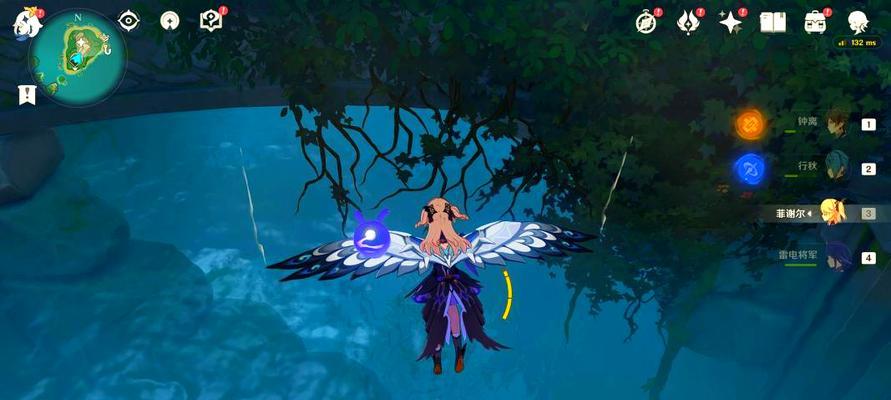
Task: Open the co-op mode circle icon
Action: pyautogui.click(x=170, y=21)
